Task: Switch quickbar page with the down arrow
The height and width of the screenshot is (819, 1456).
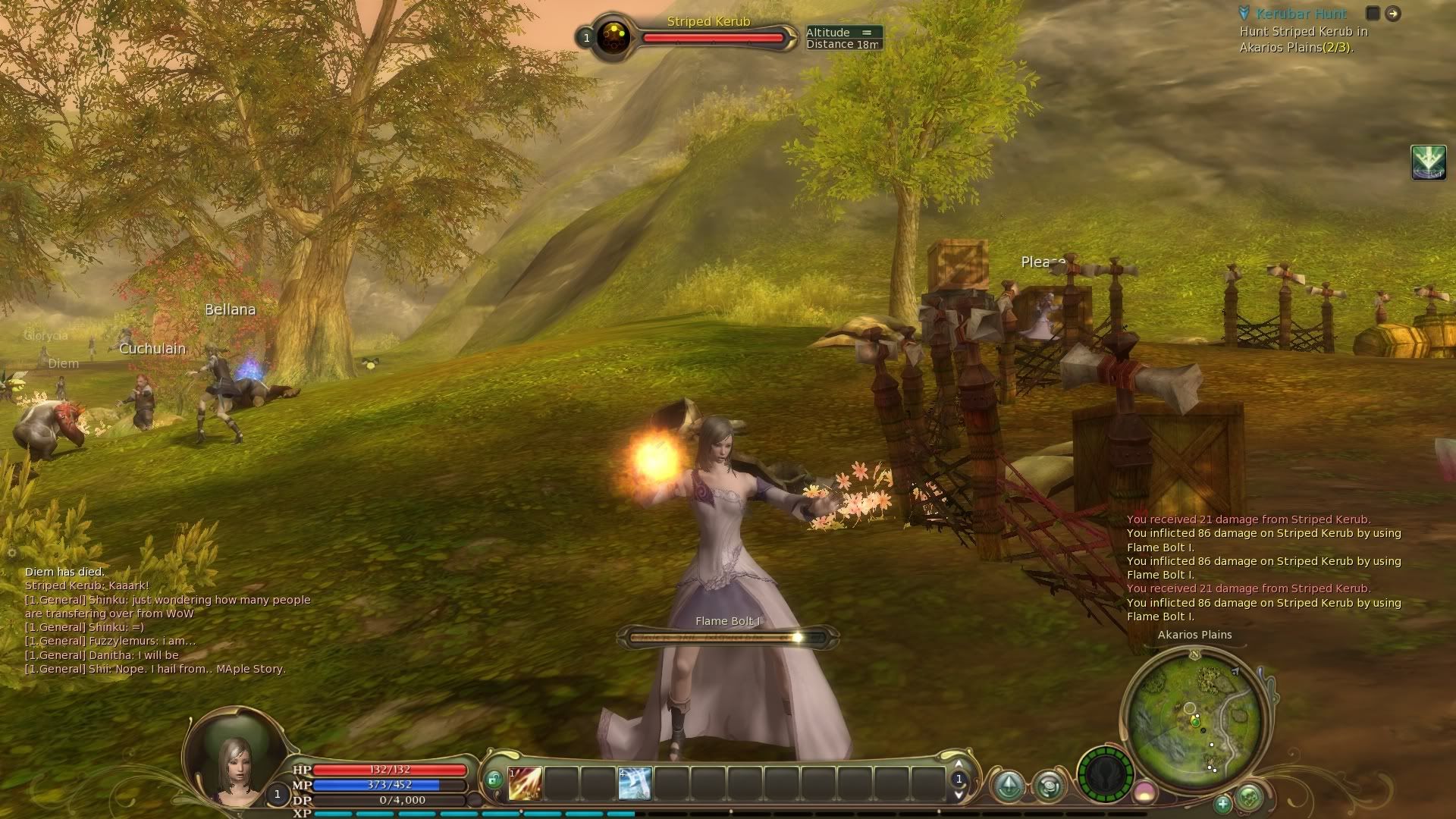Action: pos(959,795)
